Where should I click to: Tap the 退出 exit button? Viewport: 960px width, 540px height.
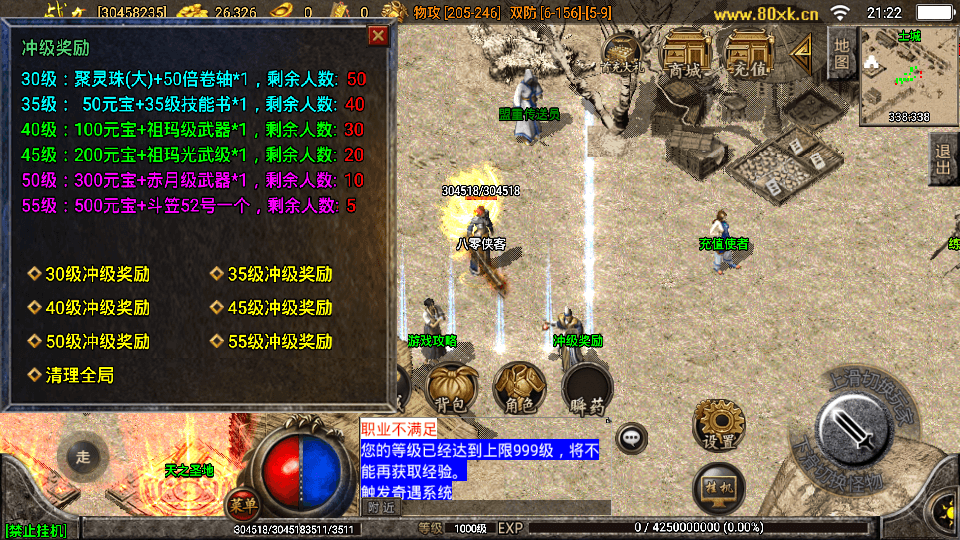click(942, 158)
